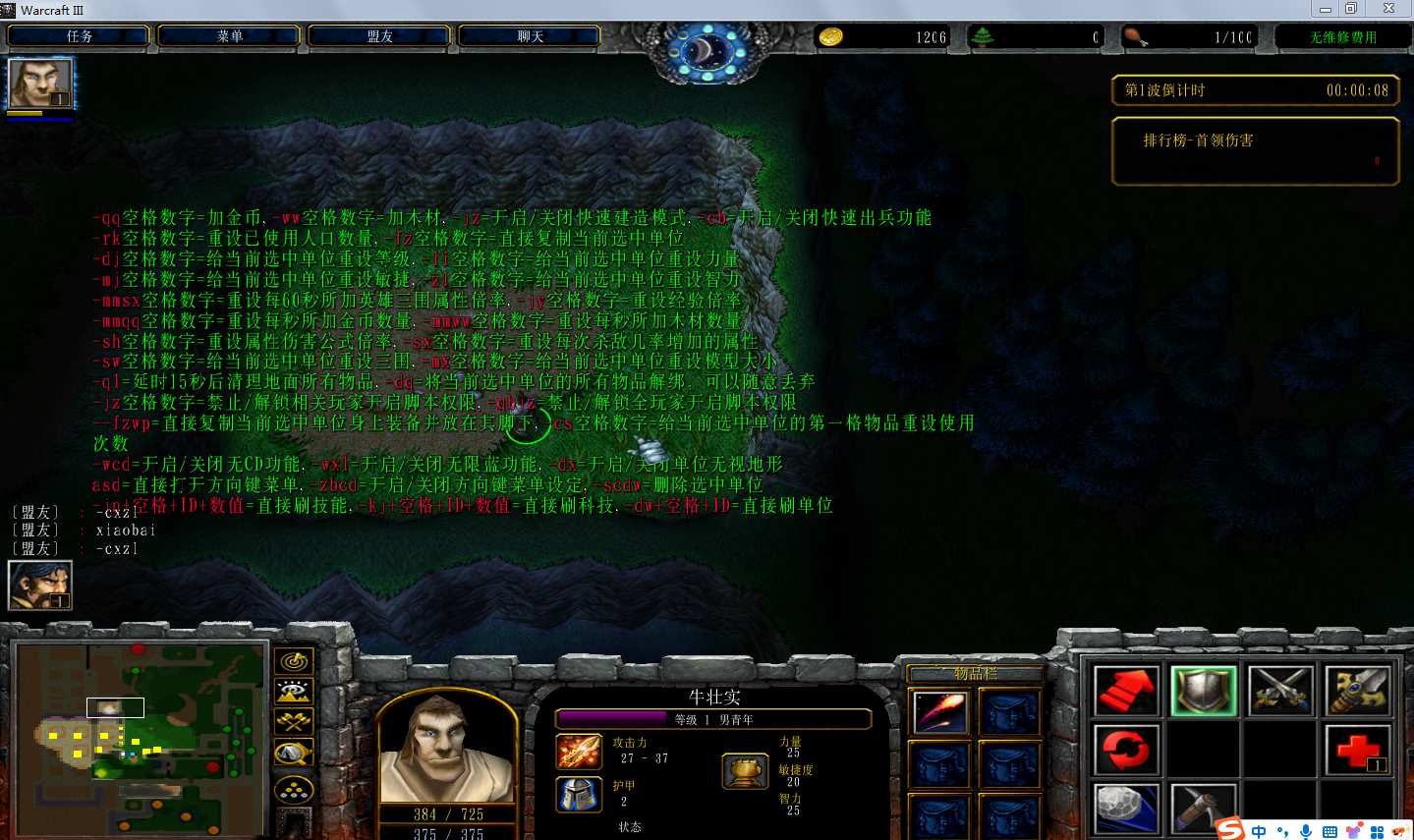The image size is (1414, 840).
Task: Open the 聊天 chat log
Action: (x=530, y=36)
